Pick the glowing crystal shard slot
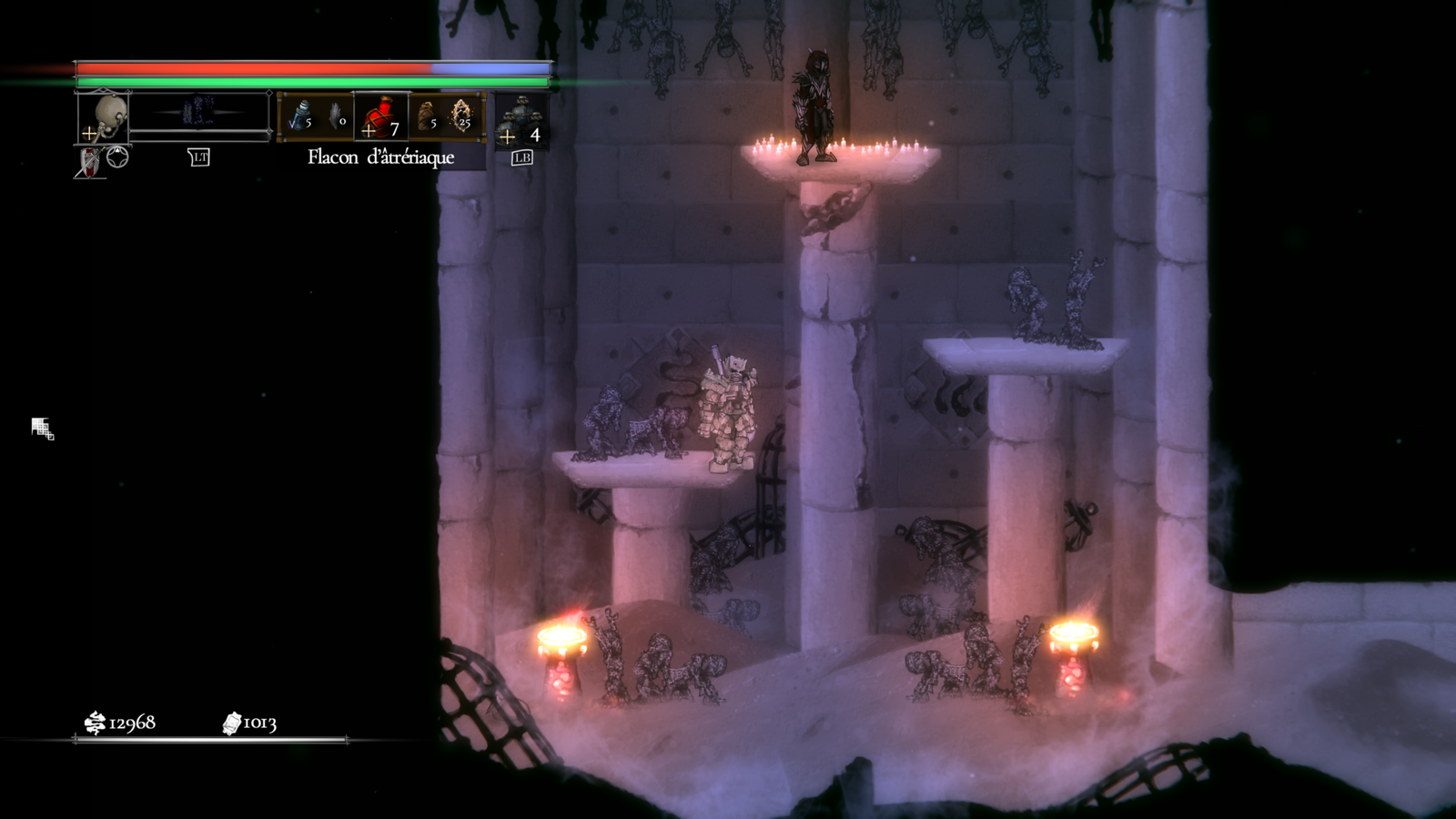 pyautogui.click(x=462, y=116)
